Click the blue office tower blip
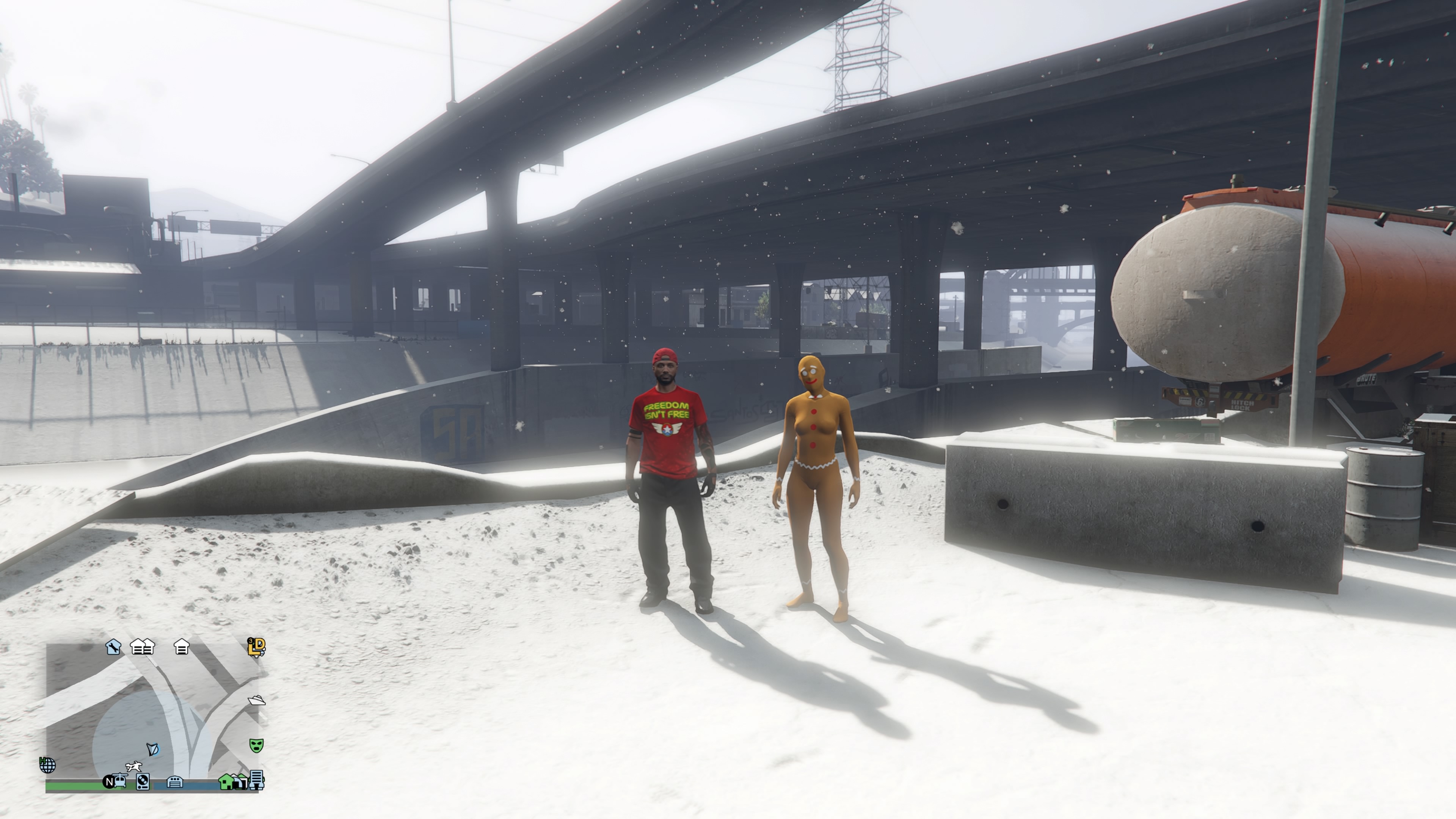The image size is (1456, 819). click(x=257, y=780)
